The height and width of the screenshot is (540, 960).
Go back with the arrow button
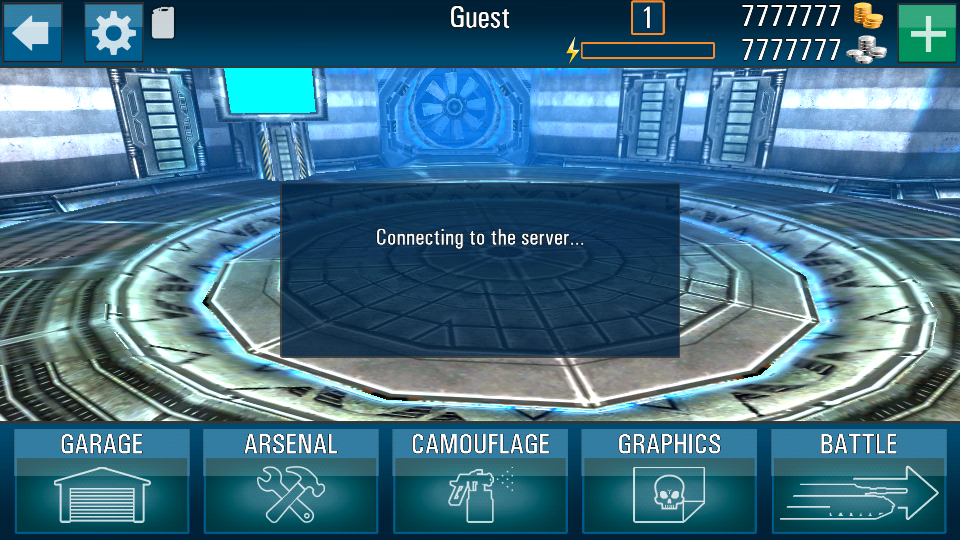[32, 33]
